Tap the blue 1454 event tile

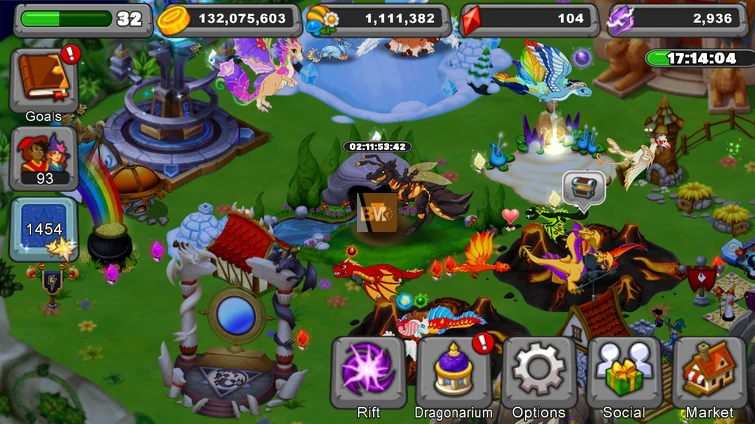point(43,228)
